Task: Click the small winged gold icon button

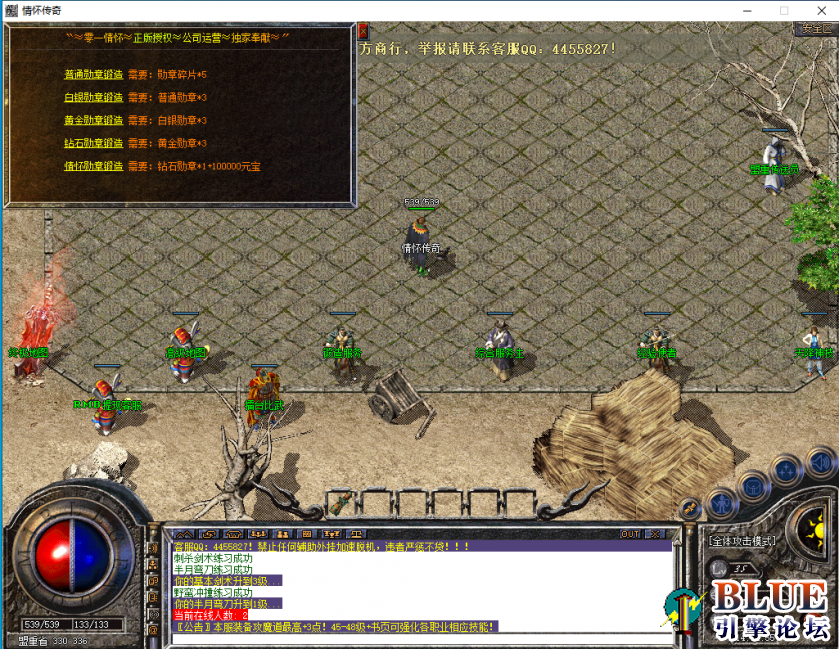Action: pyautogui.click(x=688, y=509)
